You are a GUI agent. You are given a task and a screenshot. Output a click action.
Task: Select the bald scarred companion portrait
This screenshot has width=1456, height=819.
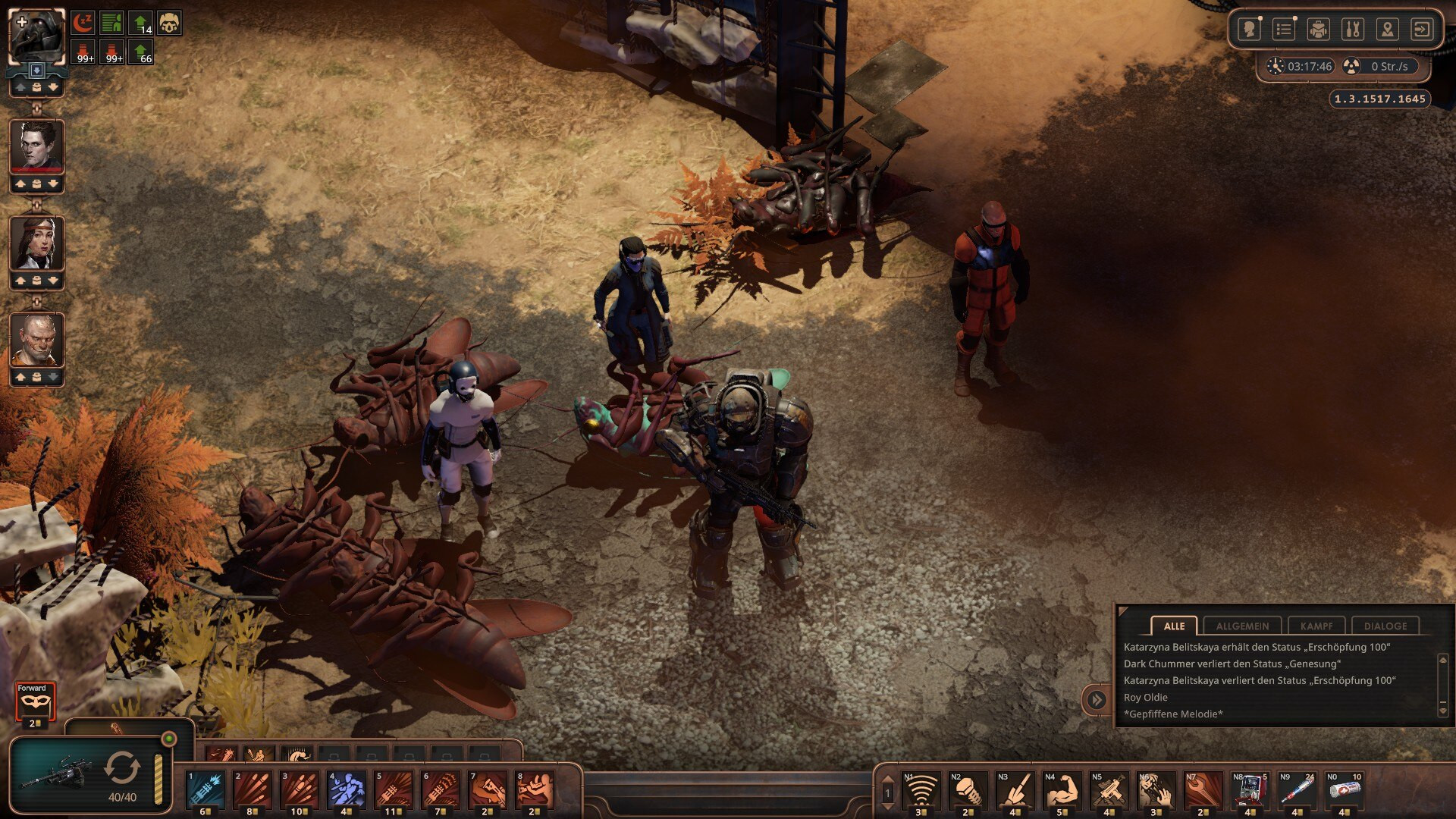click(36, 340)
